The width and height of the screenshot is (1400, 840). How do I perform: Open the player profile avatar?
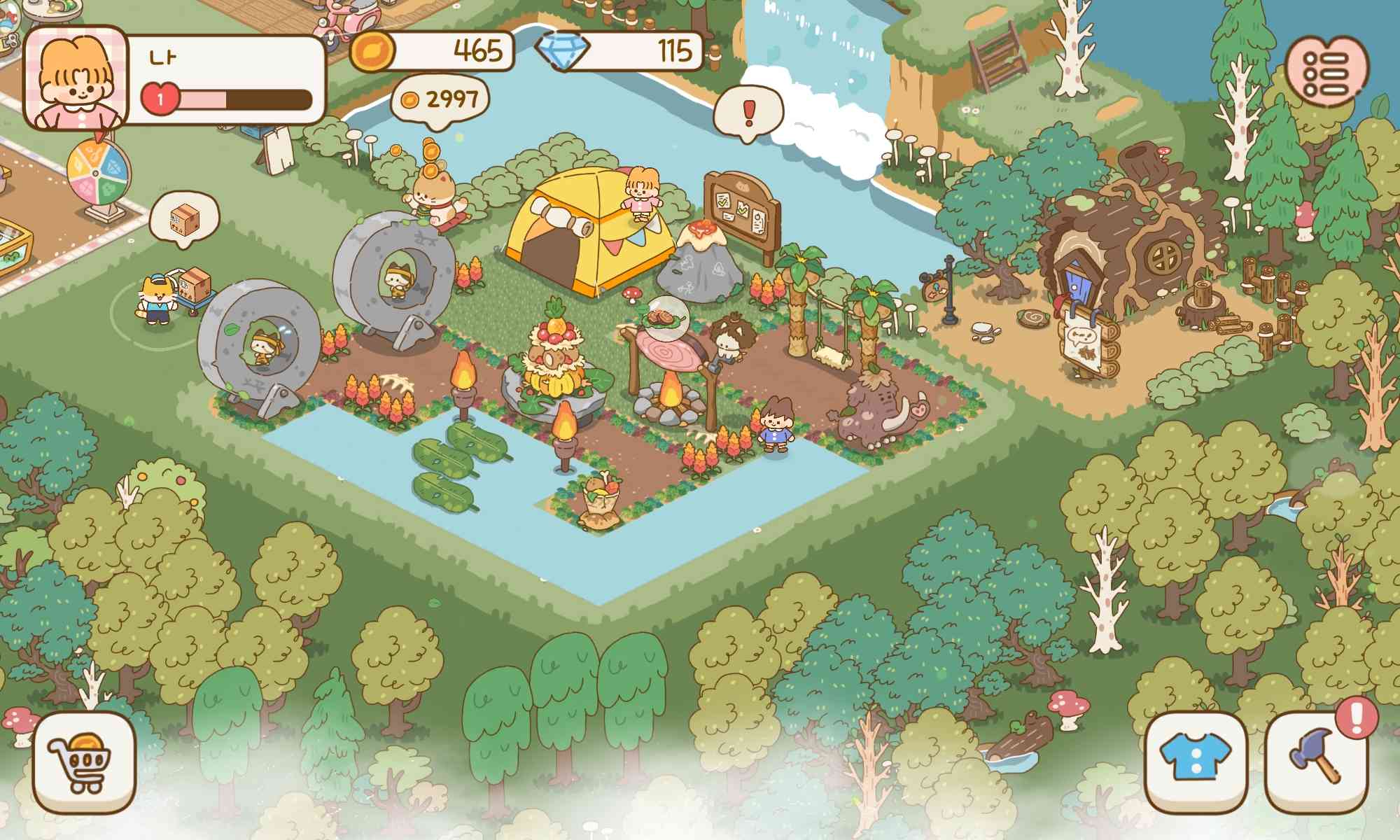(x=77, y=77)
